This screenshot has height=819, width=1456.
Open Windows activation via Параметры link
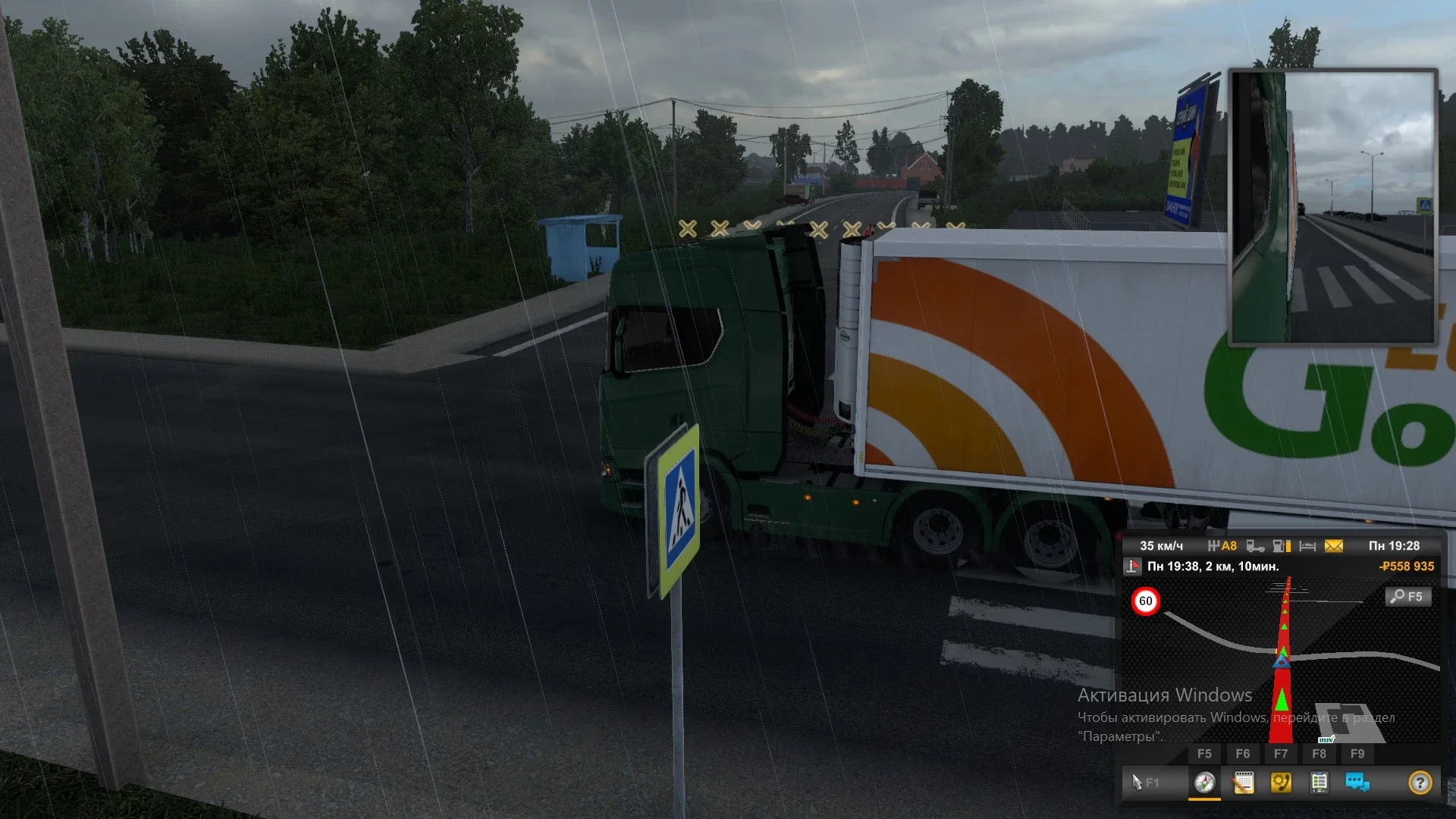coord(1119,736)
